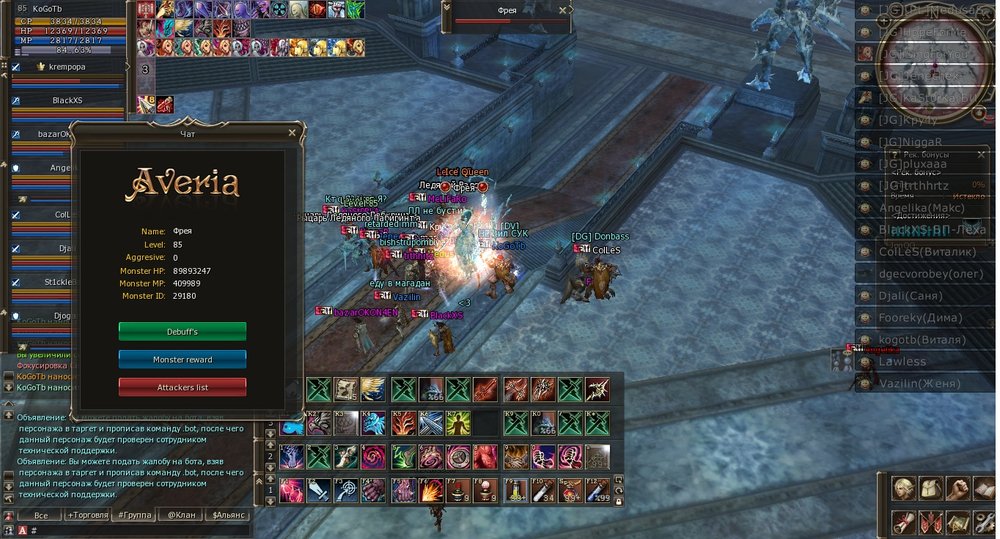
Task: Open the $Альянс alliance chat tab
Action: (228, 515)
